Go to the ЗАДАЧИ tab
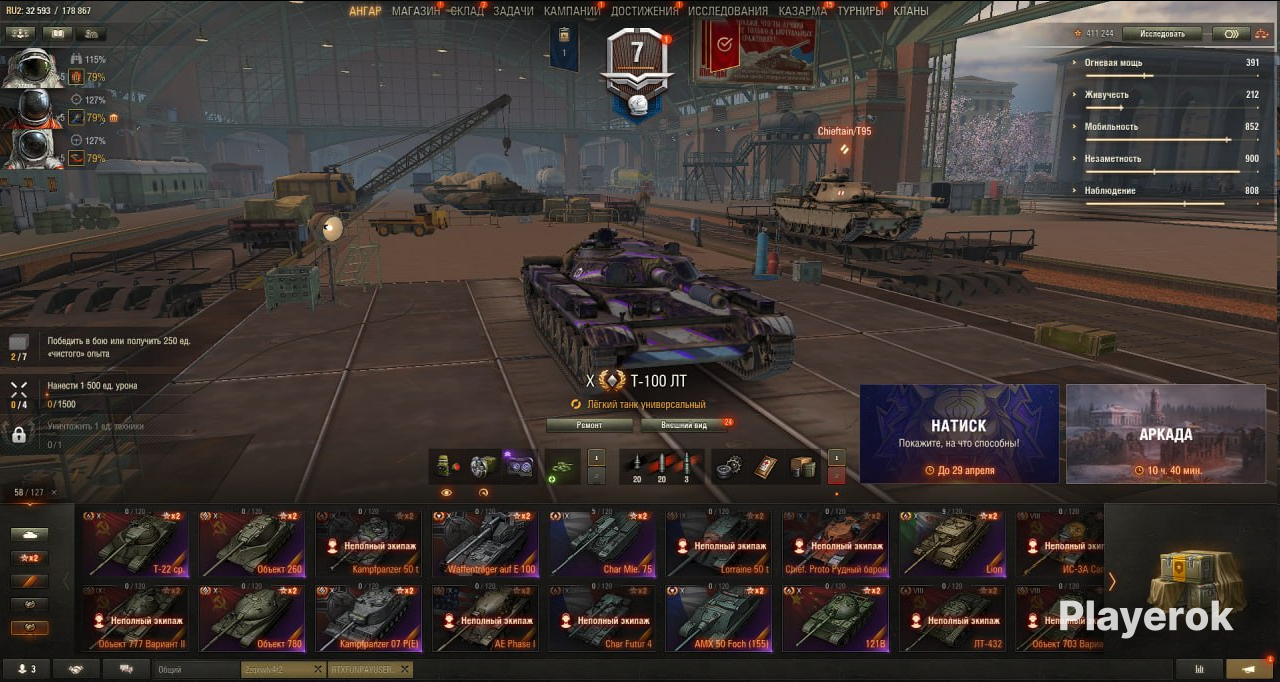The image size is (1280, 682). point(513,11)
